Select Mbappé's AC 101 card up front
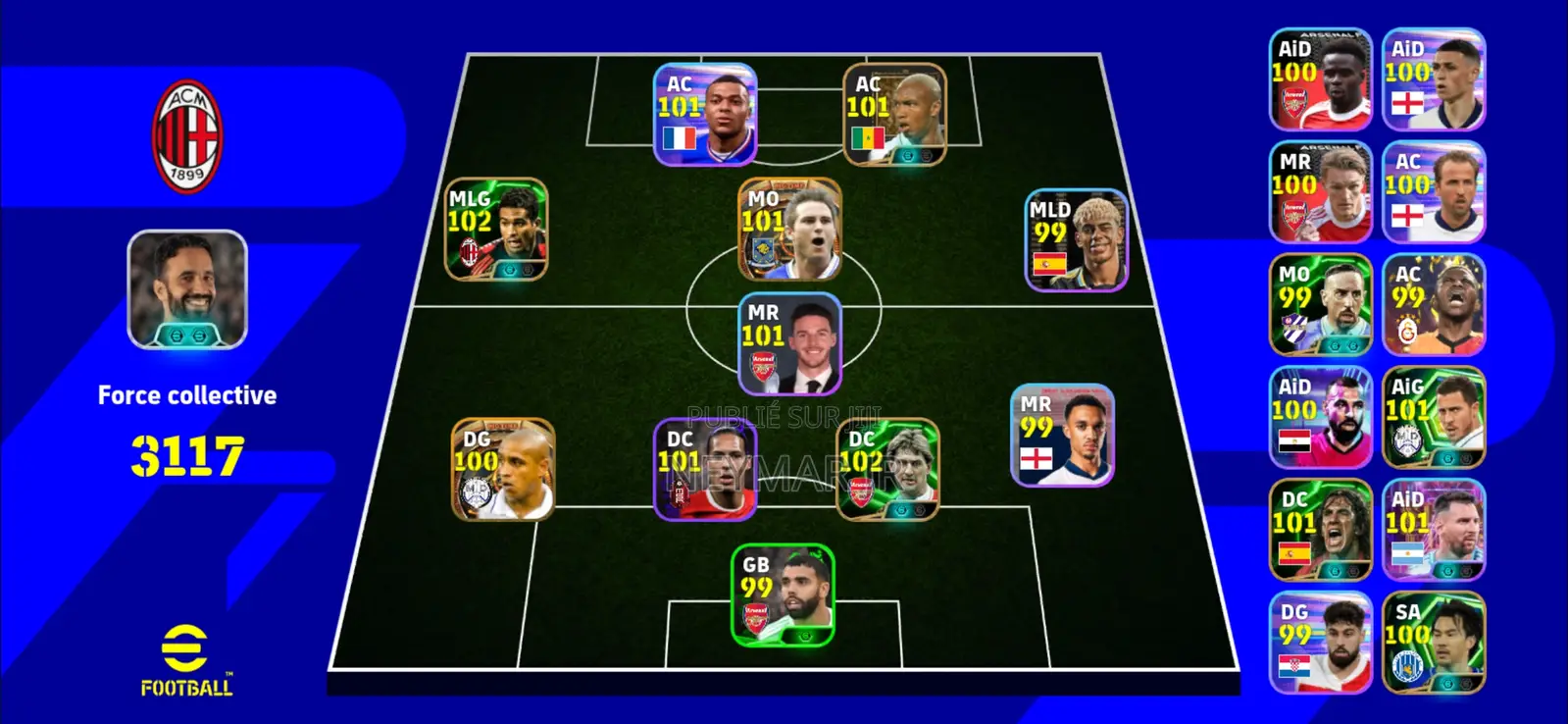Screen dimensions: 1568x724 click(703, 116)
